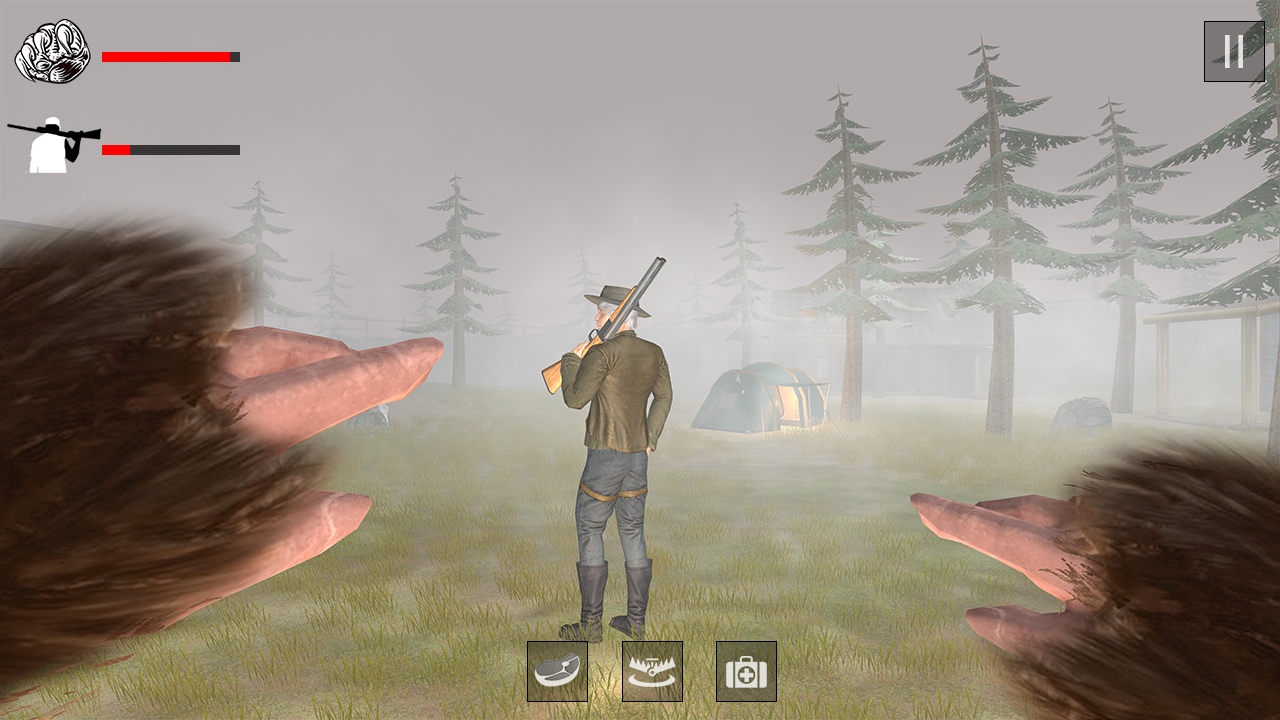This screenshot has height=720, width=1280.
Task: Select the bear trap icon
Action: (x=652, y=671)
